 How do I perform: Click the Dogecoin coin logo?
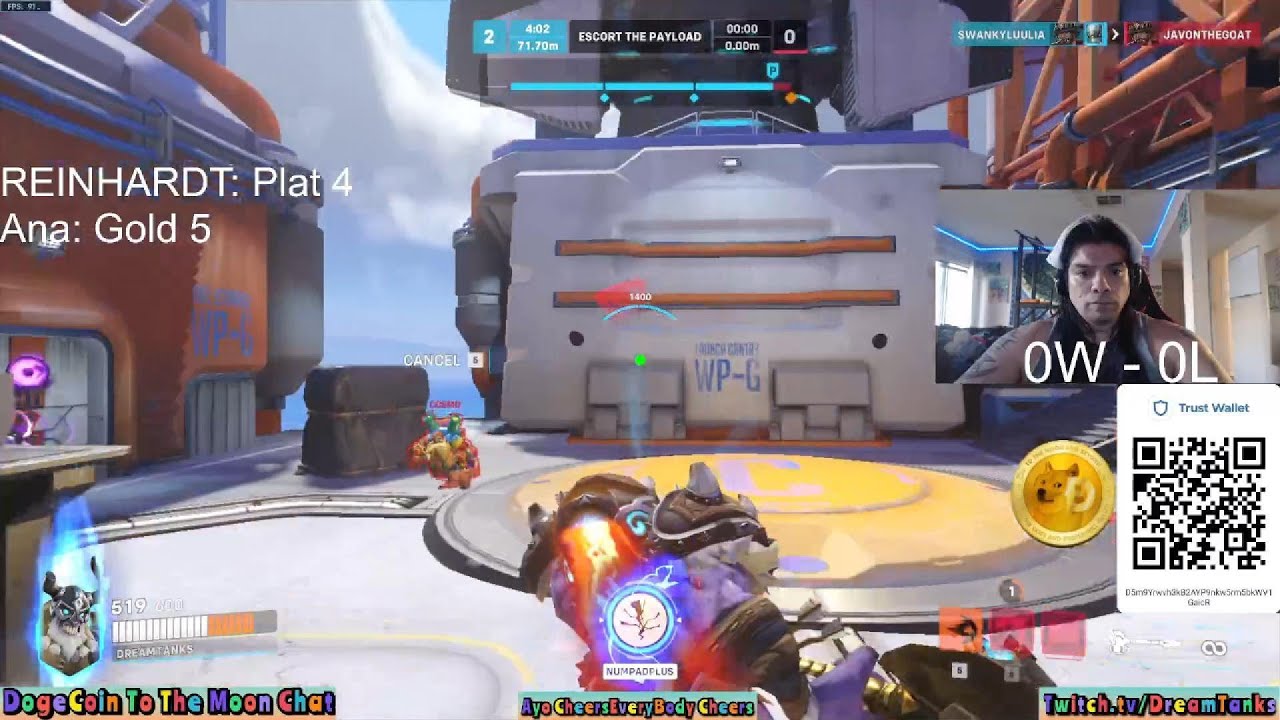[1062, 495]
